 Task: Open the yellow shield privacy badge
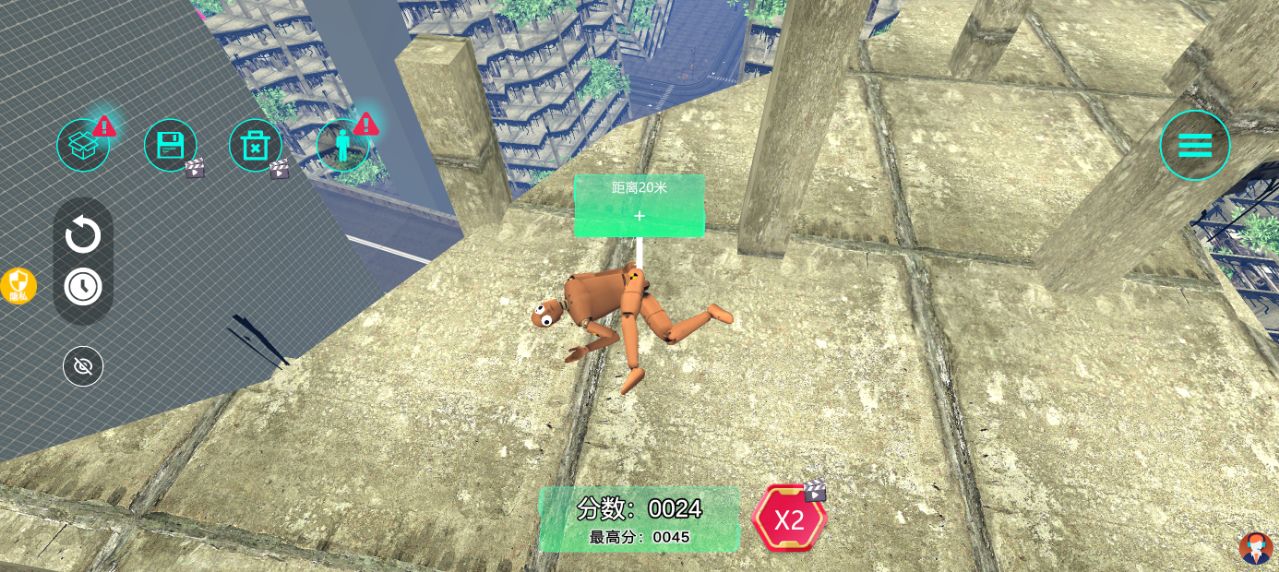tap(18, 286)
